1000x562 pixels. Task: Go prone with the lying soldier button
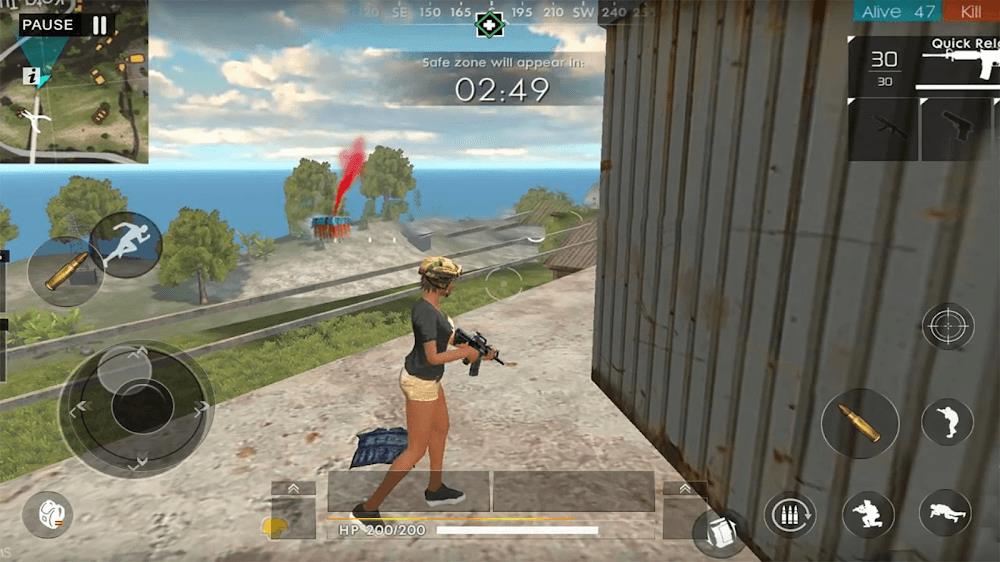945,513
